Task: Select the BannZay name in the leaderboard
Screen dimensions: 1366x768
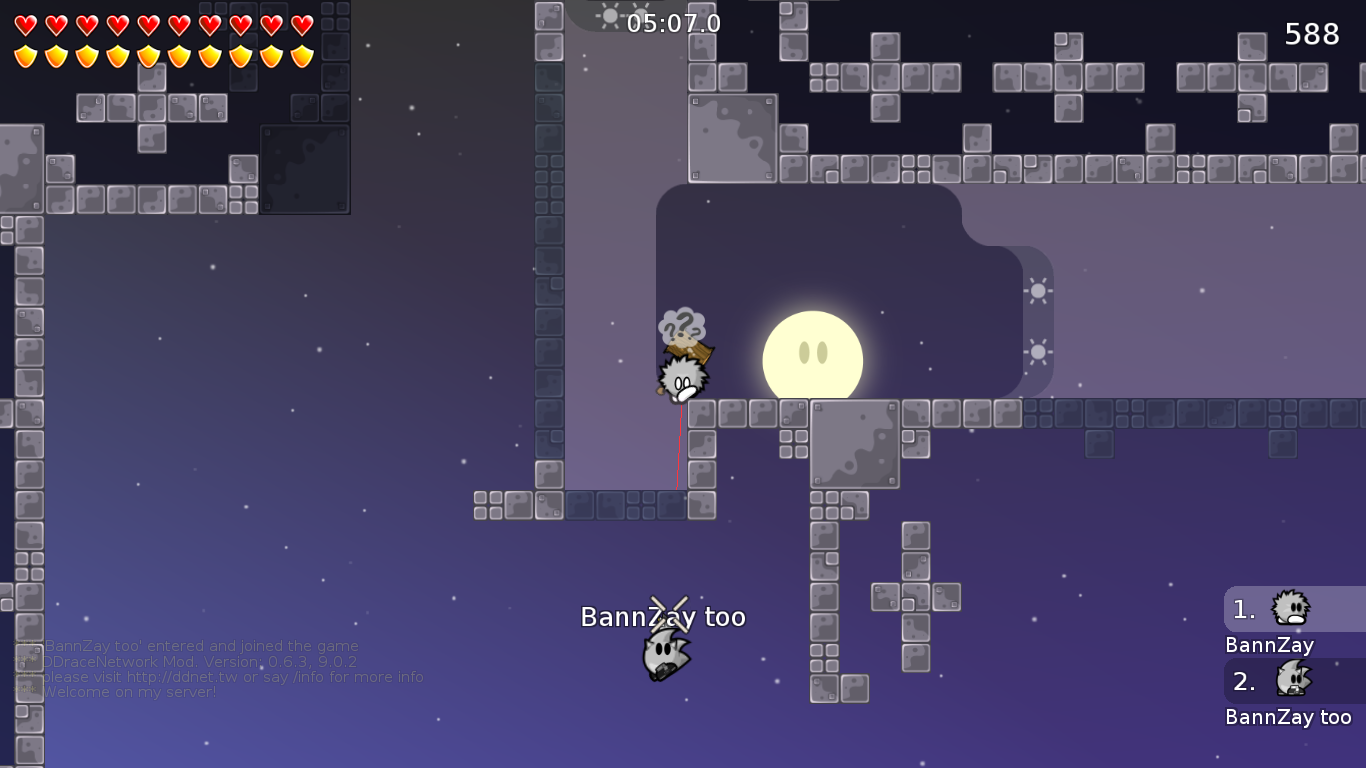Action: point(1269,645)
